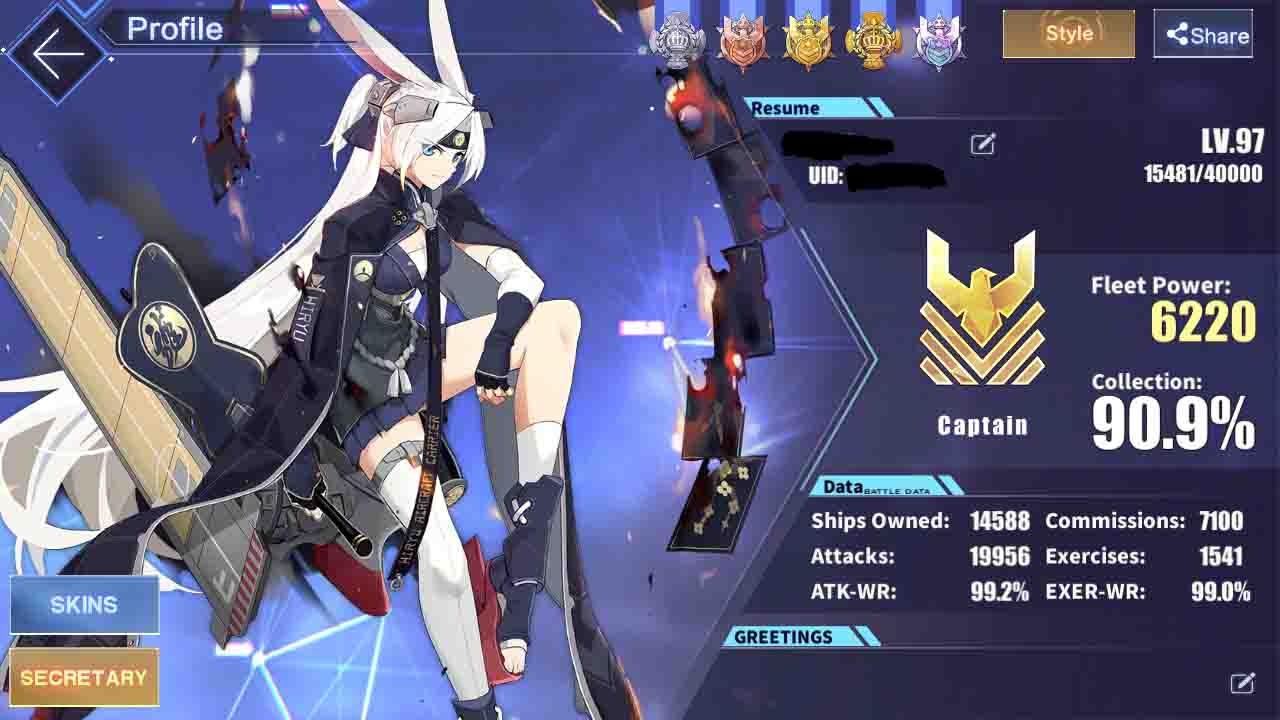Open the Style customization button
Screen dimensions: 1280x720
[1068, 34]
